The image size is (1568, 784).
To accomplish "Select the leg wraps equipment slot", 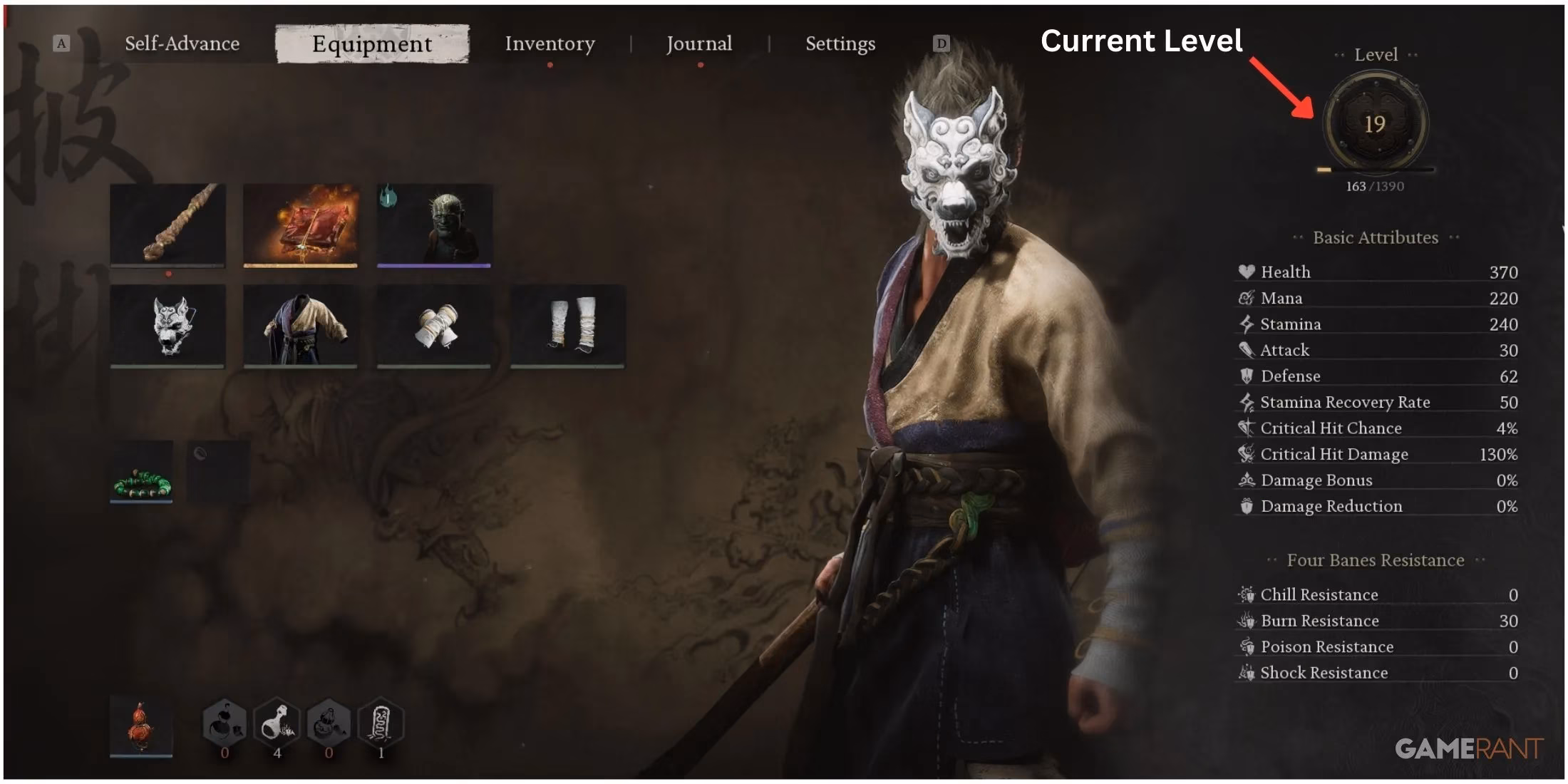I will pos(568,324).
